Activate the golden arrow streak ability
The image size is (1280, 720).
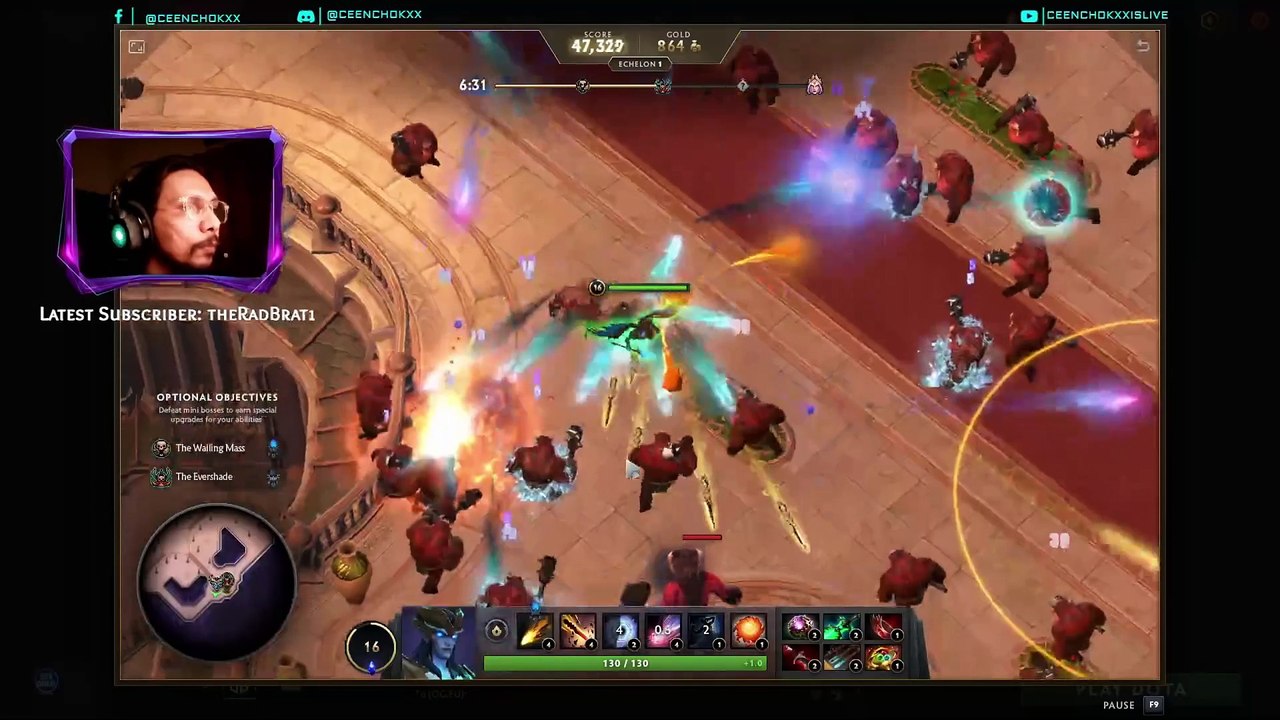coord(535,631)
